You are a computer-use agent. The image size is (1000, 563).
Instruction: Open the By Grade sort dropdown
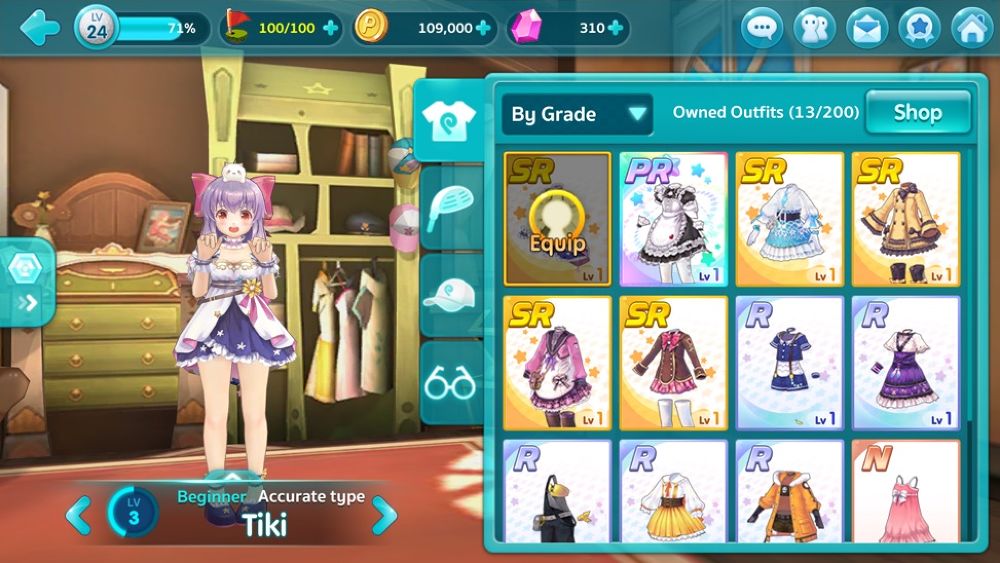577,114
